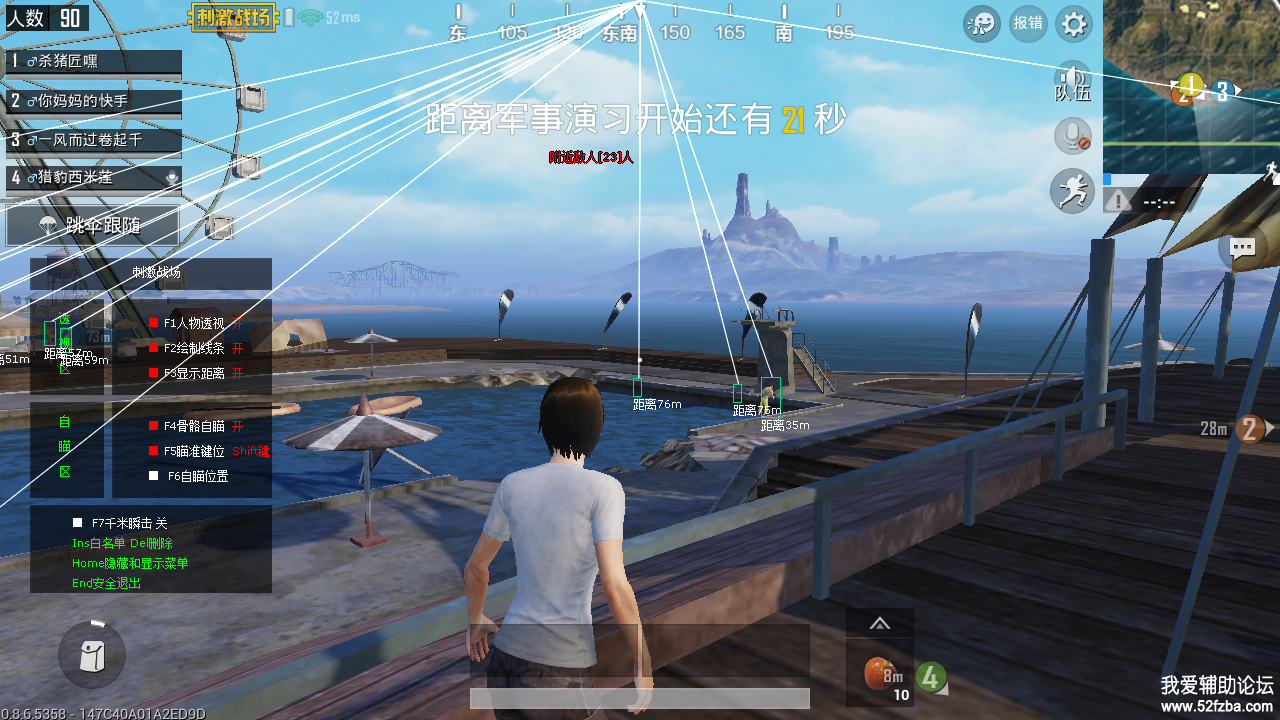Viewport: 1280px width, 720px height.
Task: Open the minimap
Action: click(x=1191, y=87)
